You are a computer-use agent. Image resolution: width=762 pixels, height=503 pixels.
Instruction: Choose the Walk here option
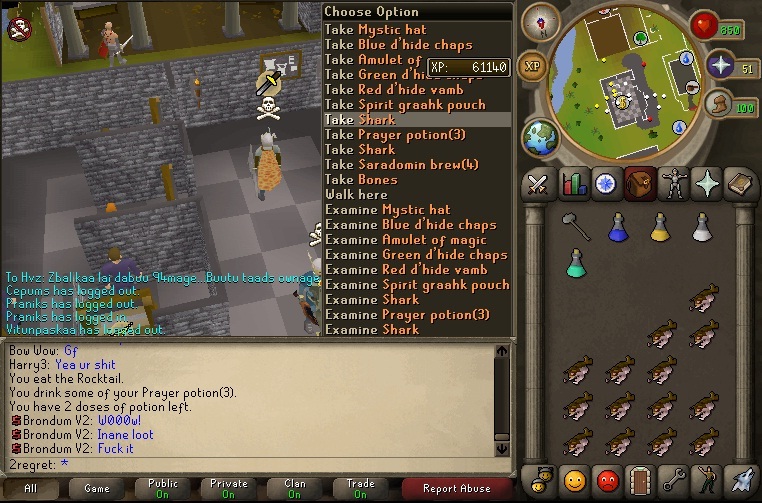(x=356, y=195)
